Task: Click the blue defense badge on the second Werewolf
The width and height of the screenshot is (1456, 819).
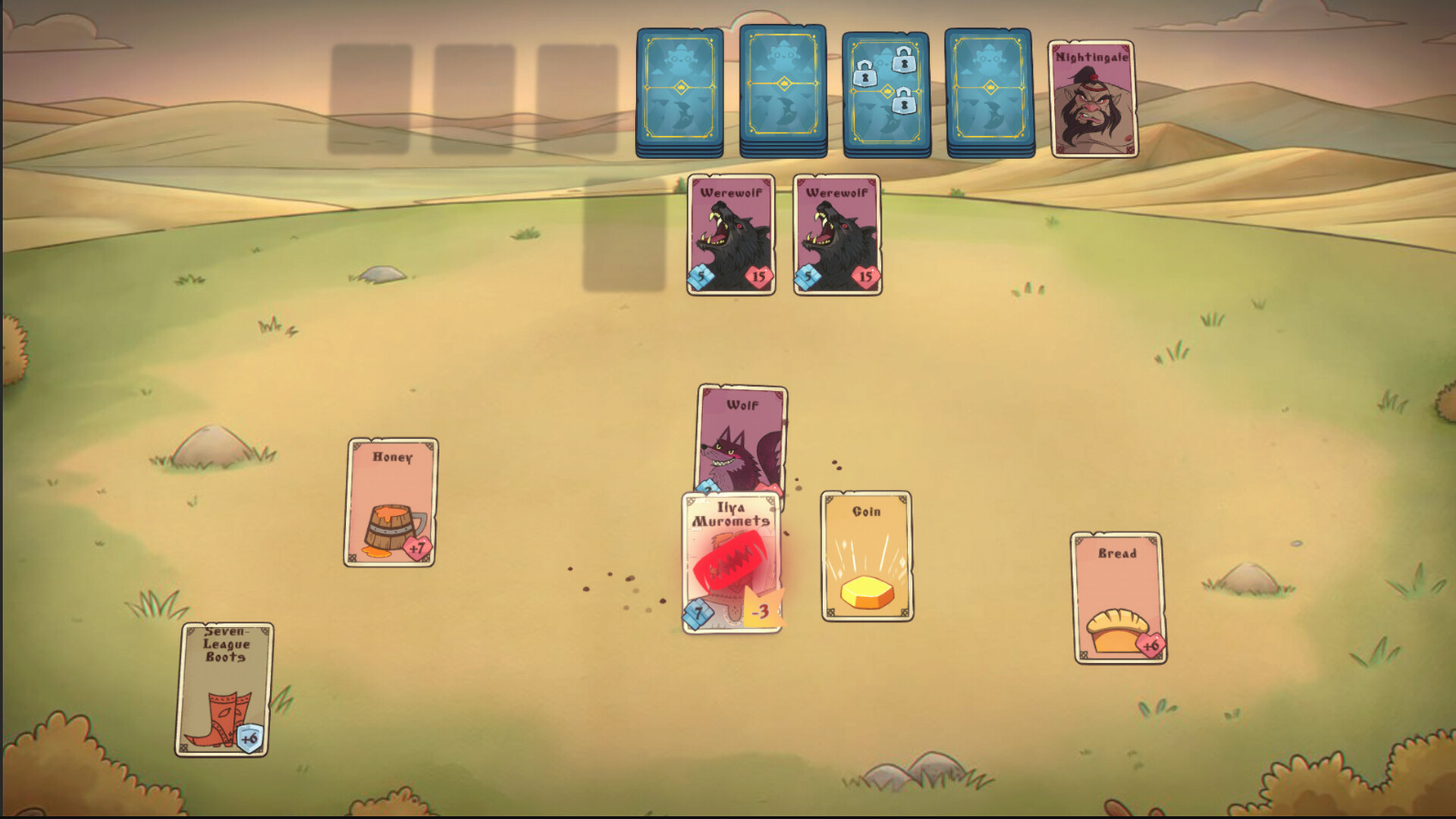Action: 808,277
